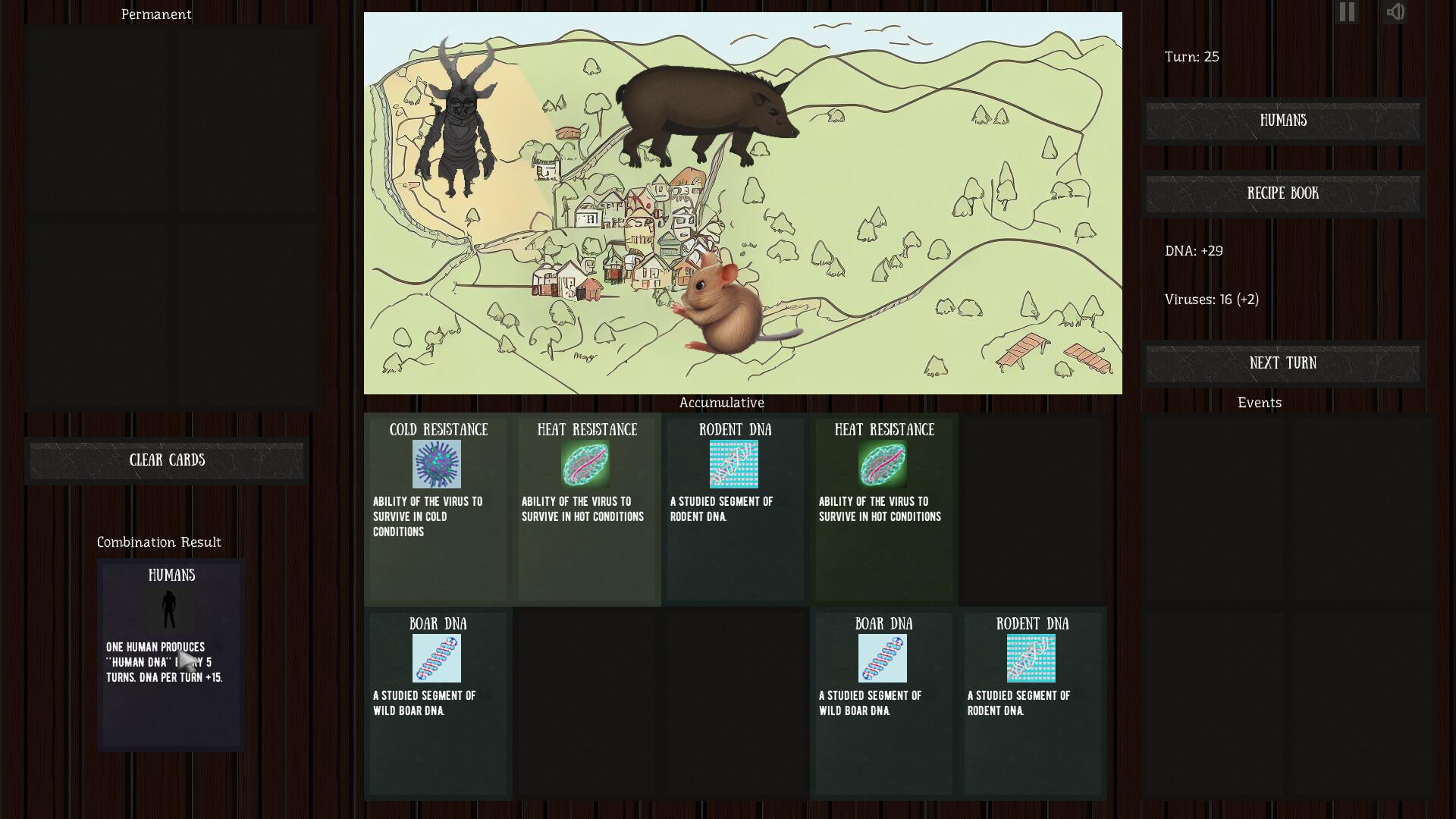Screen dimensions: 1456x819
Task: Select the second Heat Resistance virus icon
Action: (x=883, y=464)
